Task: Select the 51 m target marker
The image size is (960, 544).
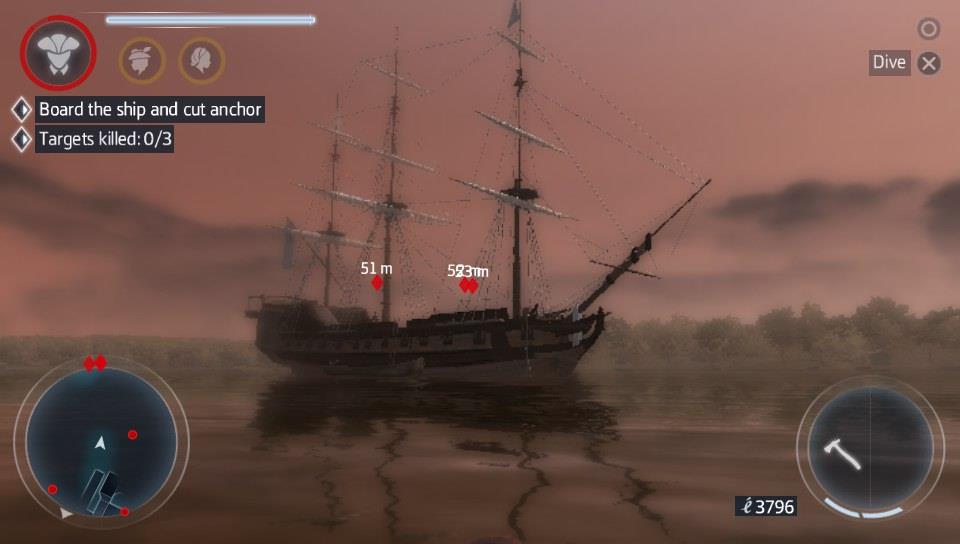Action: coord(377,283)
